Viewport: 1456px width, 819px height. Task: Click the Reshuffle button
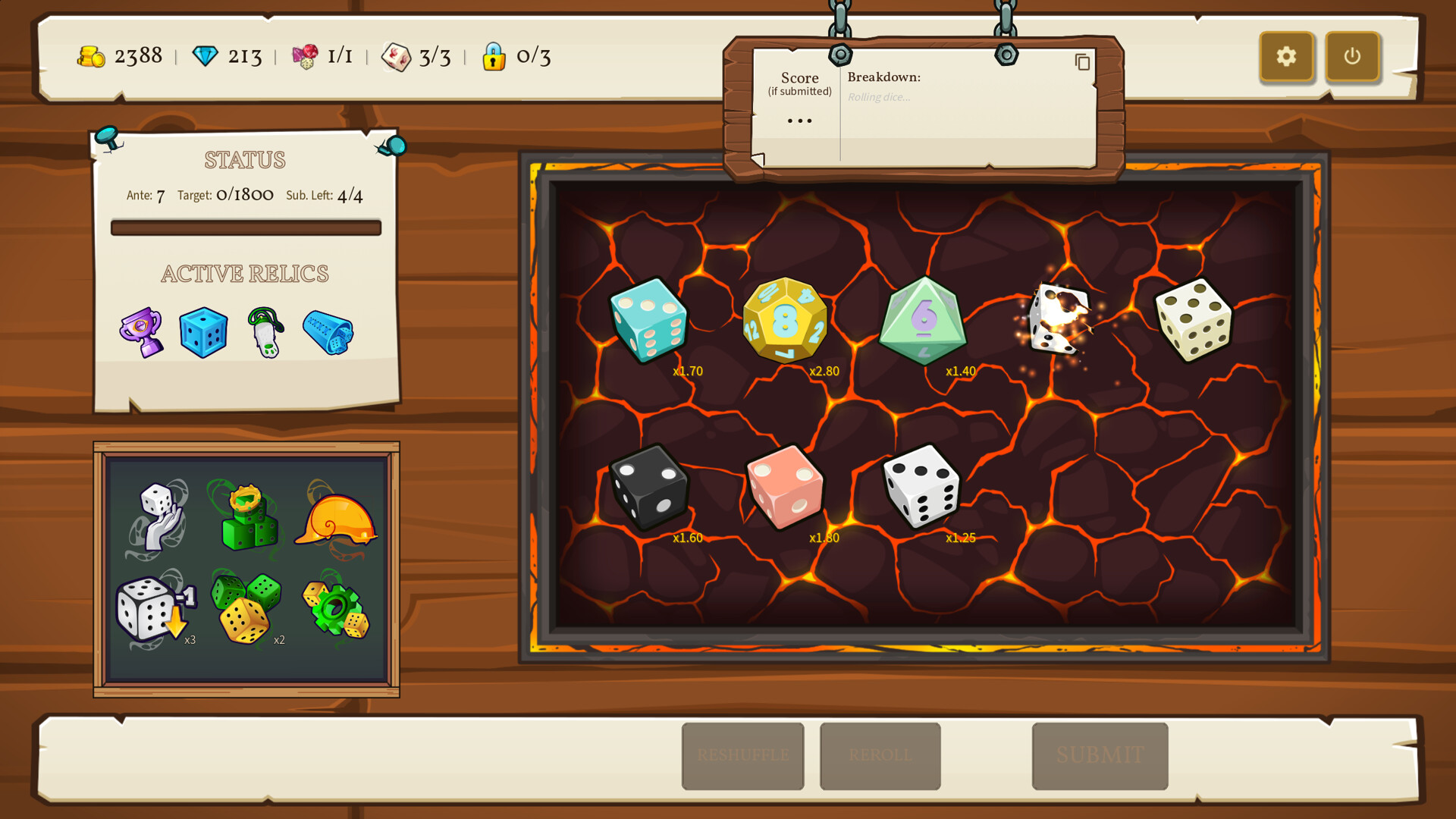point(742,755)
